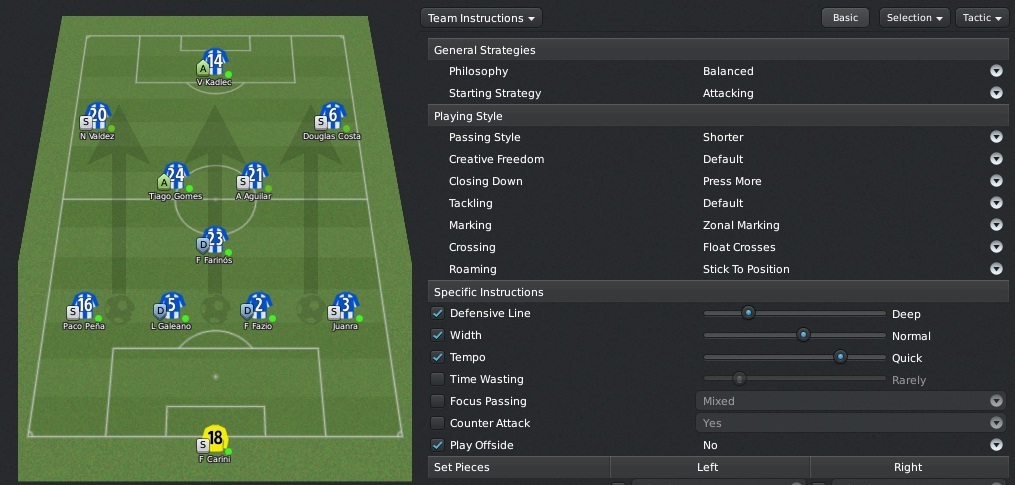The image size is (1015, 485).
Task: Open the Play Offside dropdown
Action: coord(996,445)
